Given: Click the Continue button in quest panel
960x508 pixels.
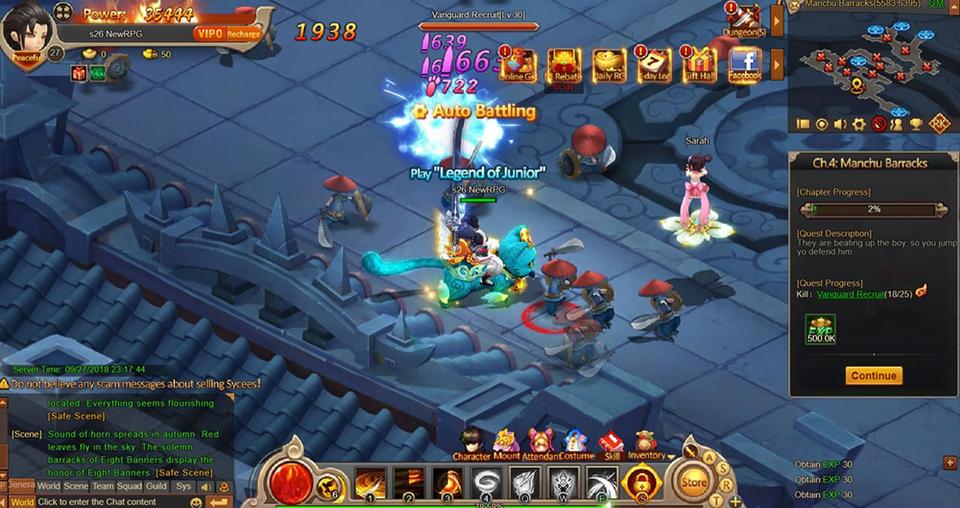Looking at the screenshot, I should click(x=873, y=376).
